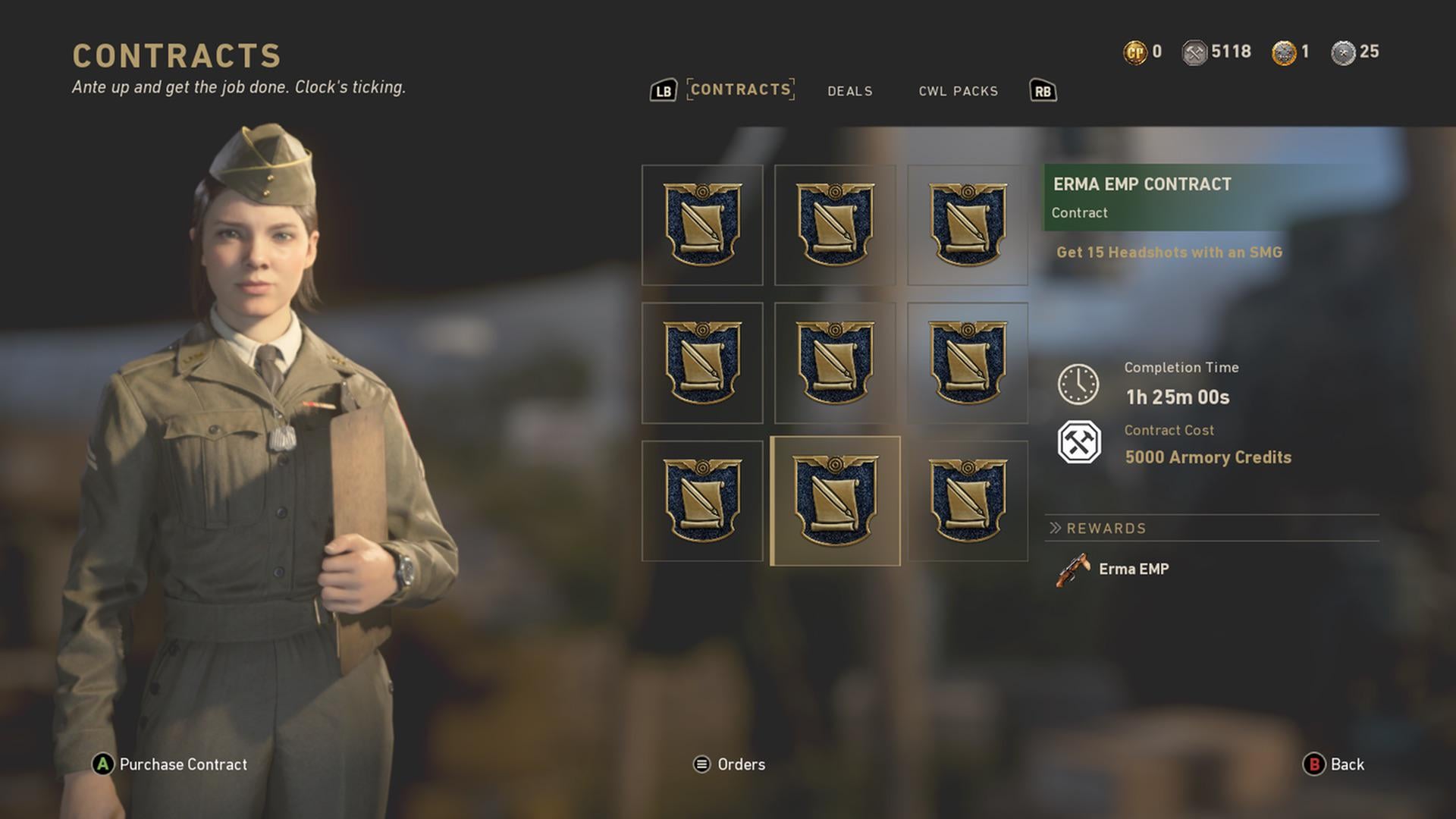Screen dimensions: 1456x819
Task: Go back from the Contracts screen
Action: tap(1334, 764)
